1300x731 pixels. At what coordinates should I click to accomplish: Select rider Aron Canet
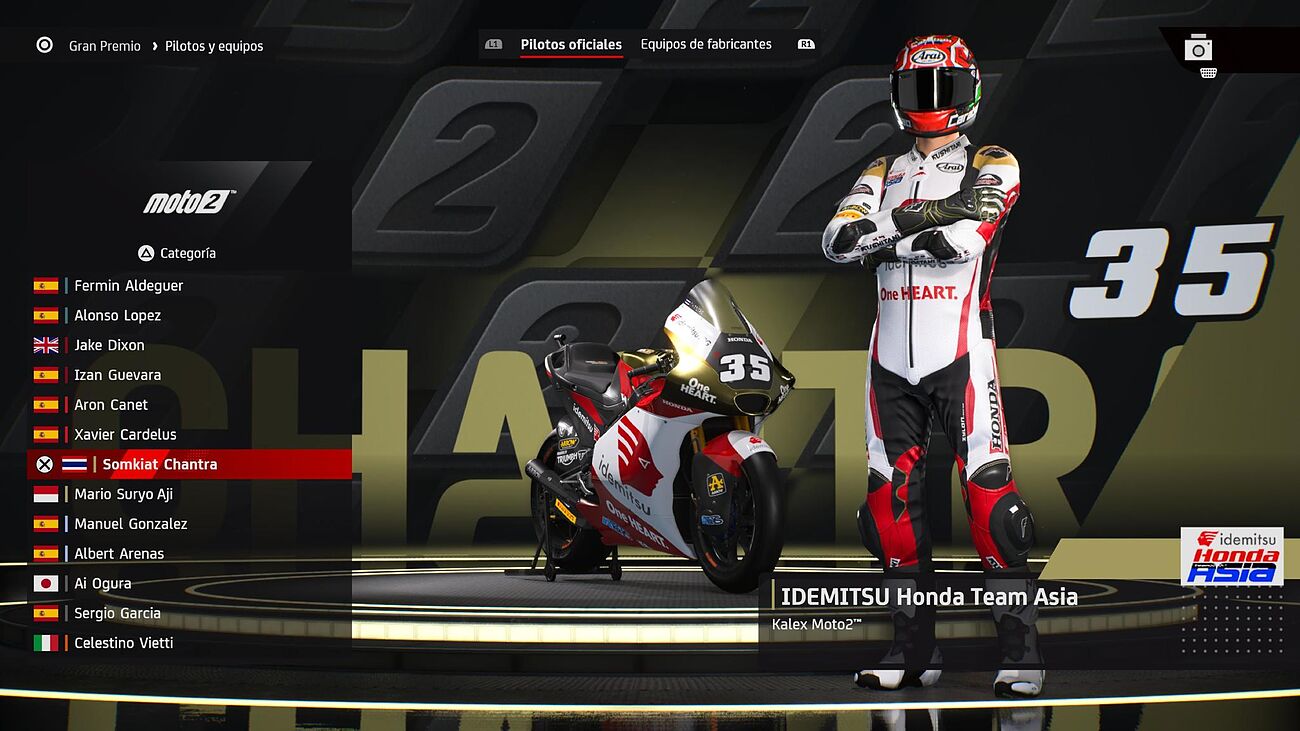coord(111,405)
